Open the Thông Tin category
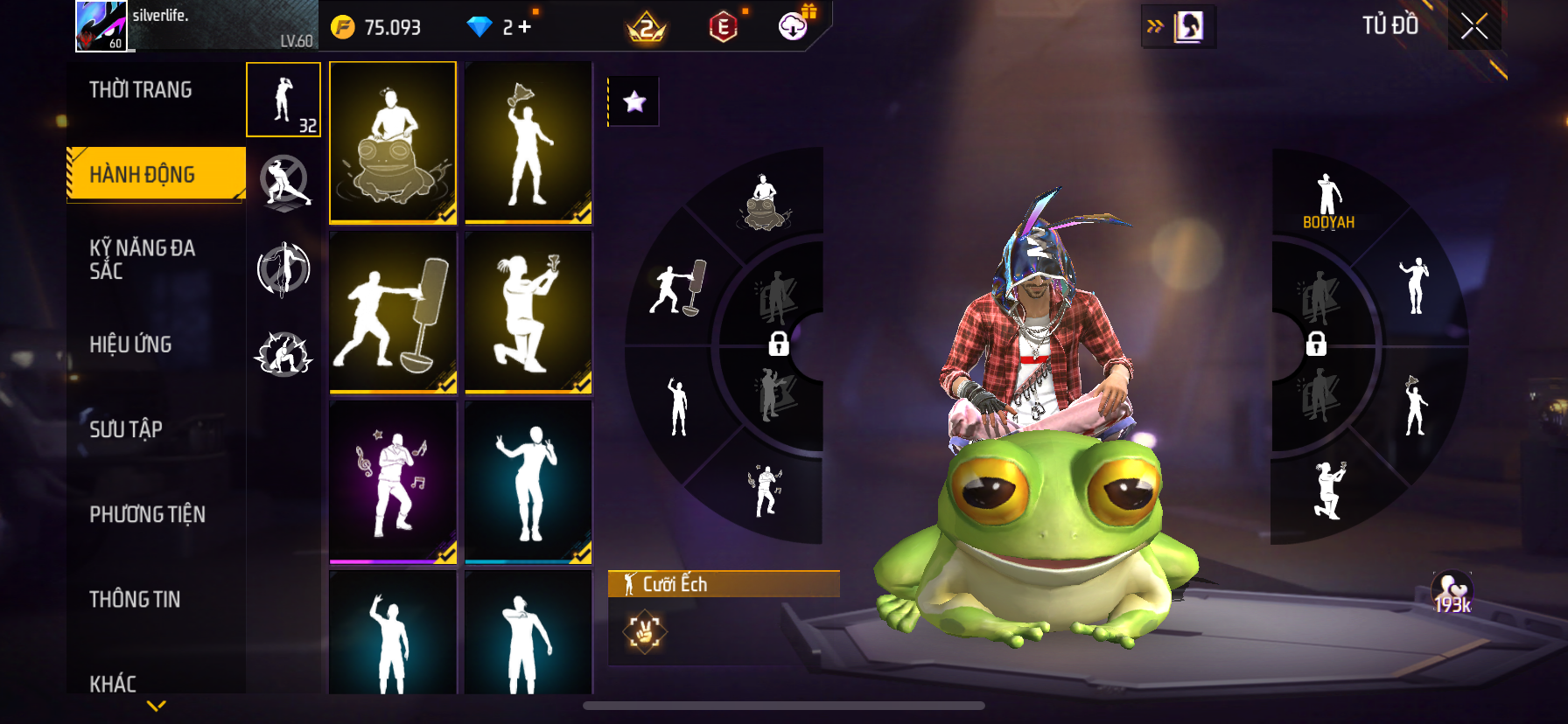Screen dimensions: 1568x724 (135, 599)
